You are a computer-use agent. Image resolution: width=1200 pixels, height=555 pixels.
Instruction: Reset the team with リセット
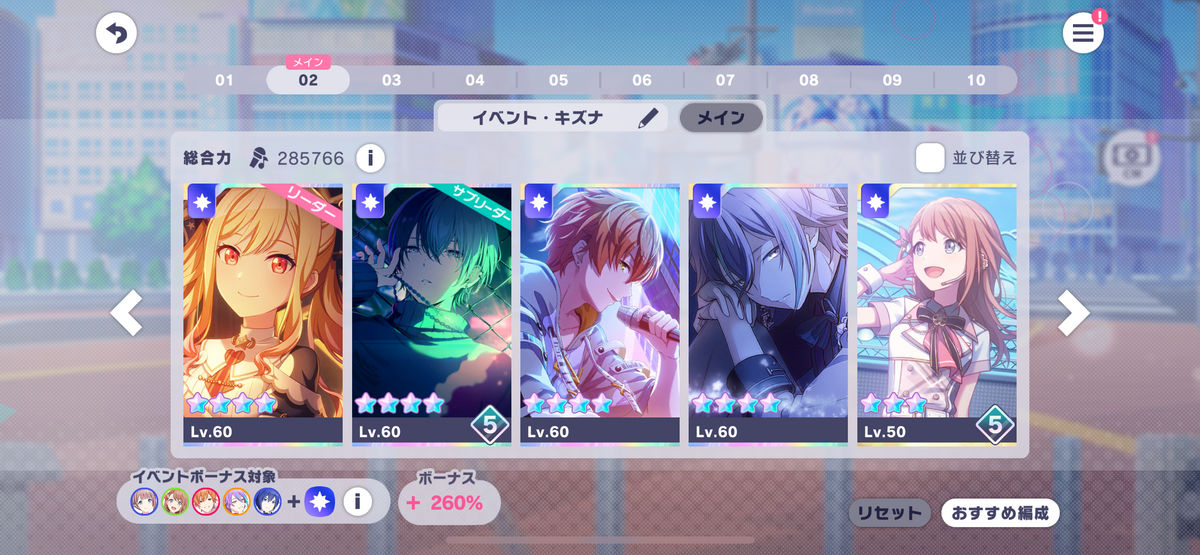(x=889, y=513)
